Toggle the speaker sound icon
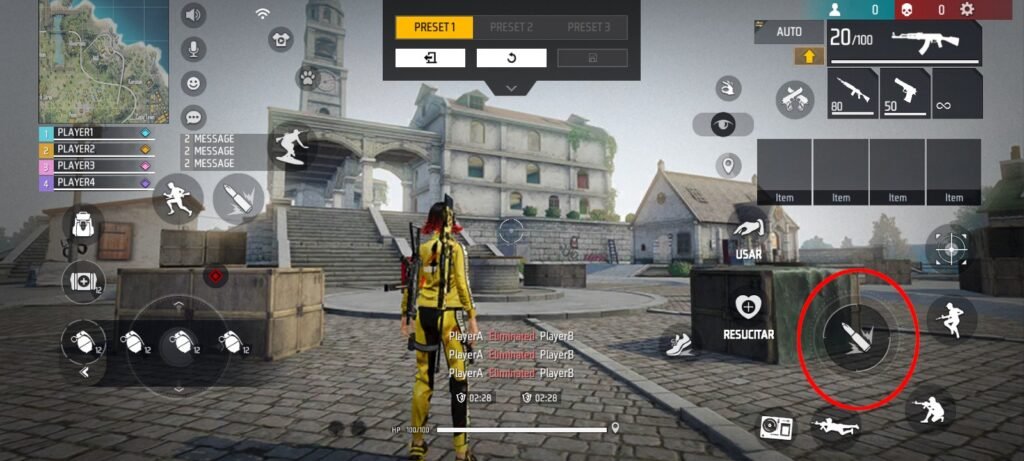 (x=193, y=15)
